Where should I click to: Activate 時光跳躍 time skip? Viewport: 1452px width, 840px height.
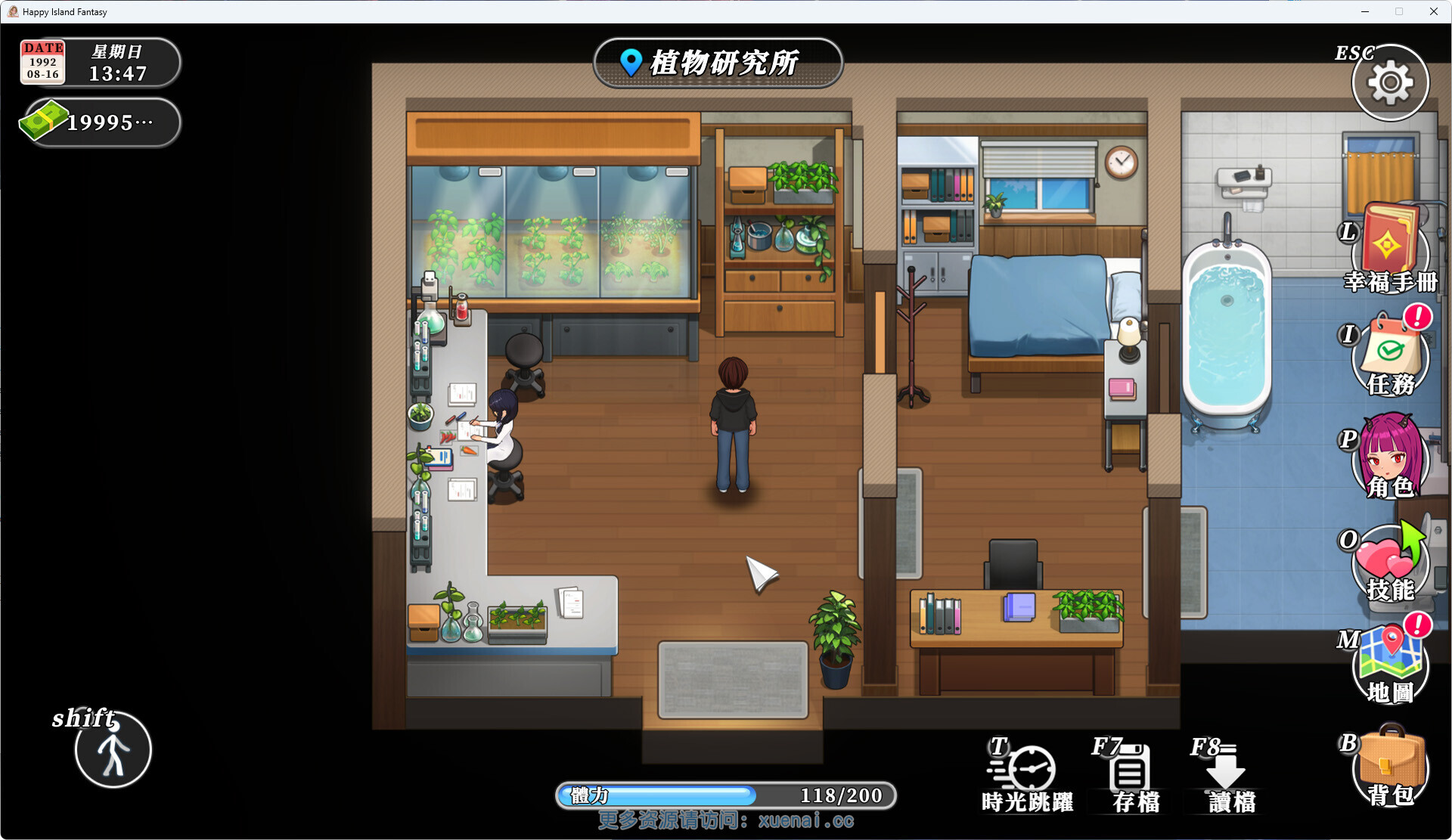1026,775
